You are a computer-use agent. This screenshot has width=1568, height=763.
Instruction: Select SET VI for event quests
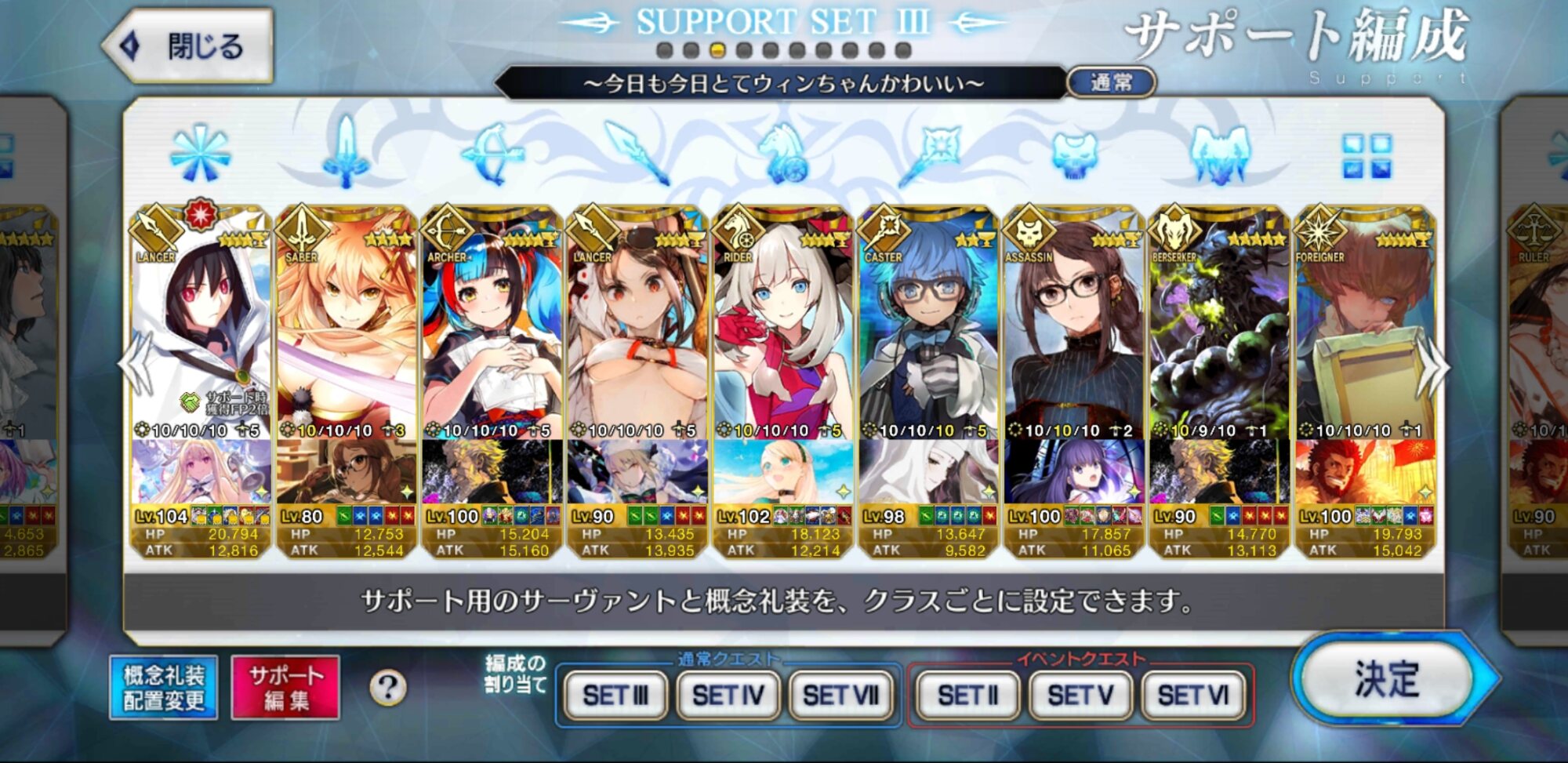(x=1193, y=695)
